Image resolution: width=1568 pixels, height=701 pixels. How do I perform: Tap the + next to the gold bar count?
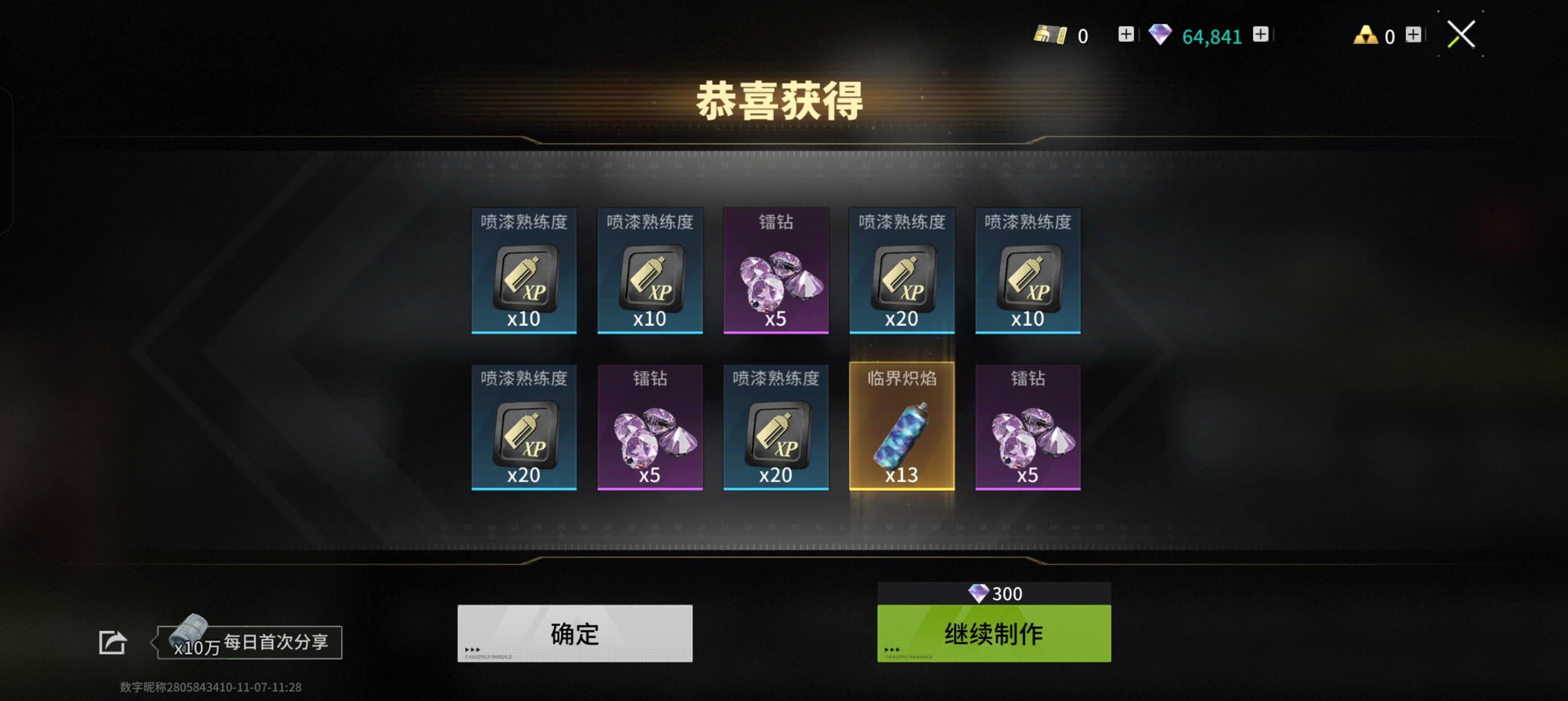point(1126,34)
